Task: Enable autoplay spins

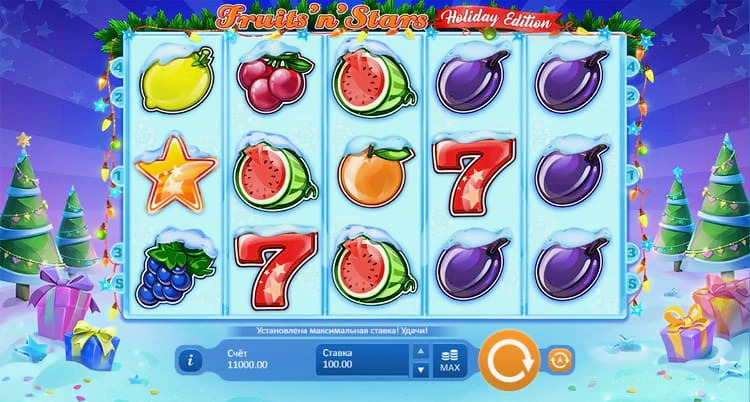Action: [557, 359]
